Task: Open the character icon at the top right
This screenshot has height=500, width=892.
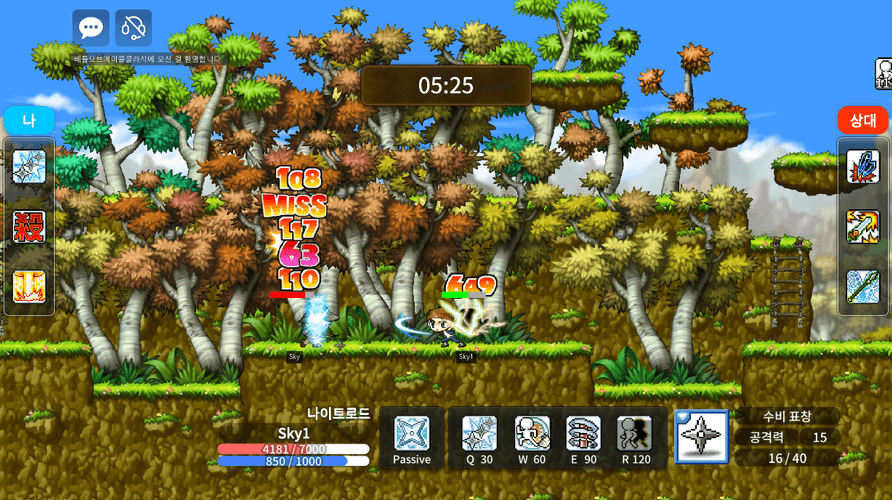Action: [884, 72]
